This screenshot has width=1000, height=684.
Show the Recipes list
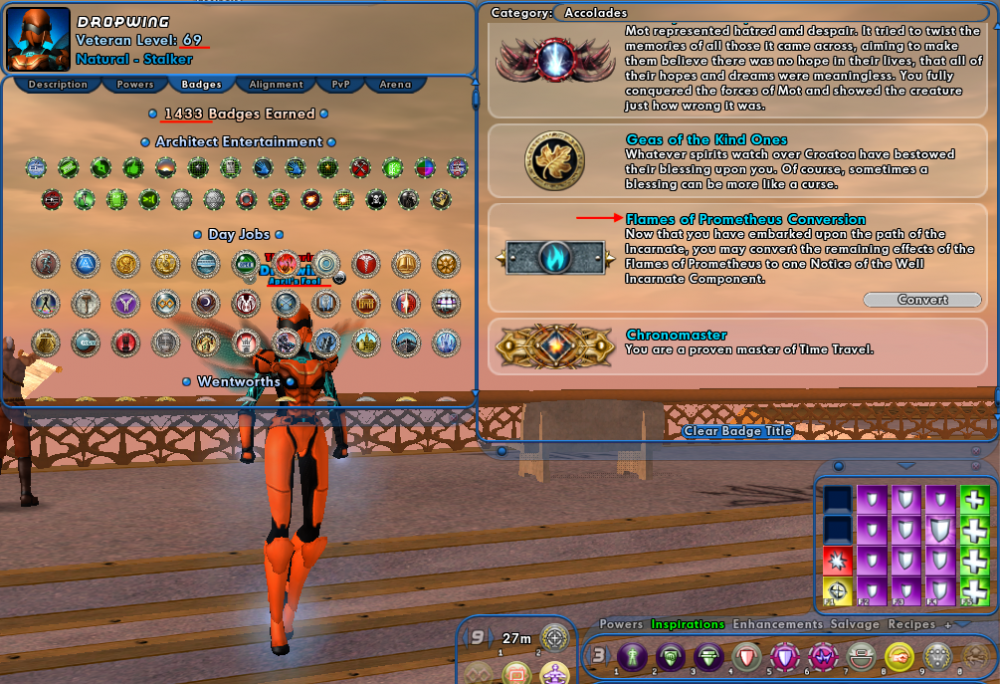(x=911, y=624)
